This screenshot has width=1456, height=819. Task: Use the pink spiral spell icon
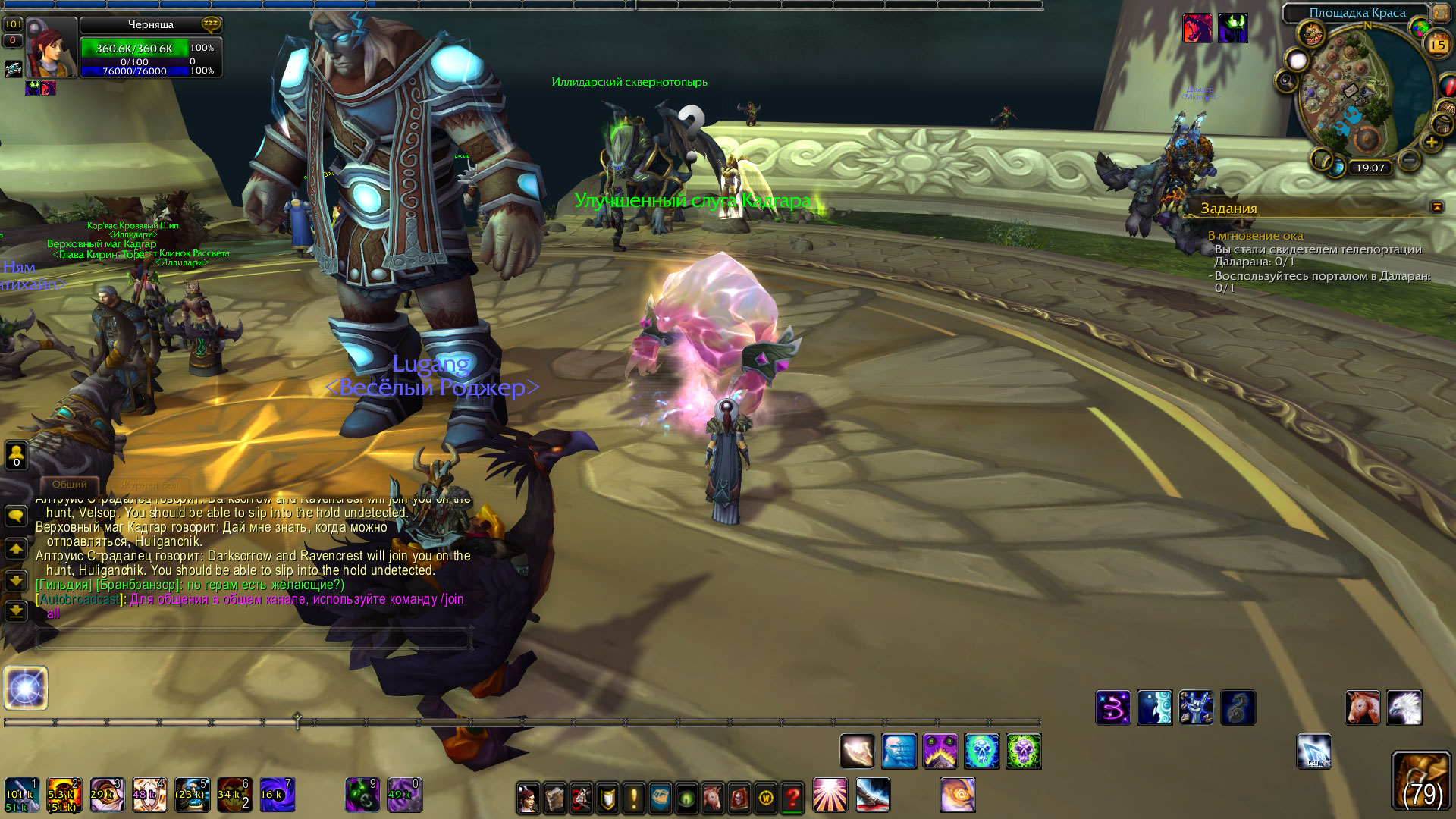[1112, 708]
